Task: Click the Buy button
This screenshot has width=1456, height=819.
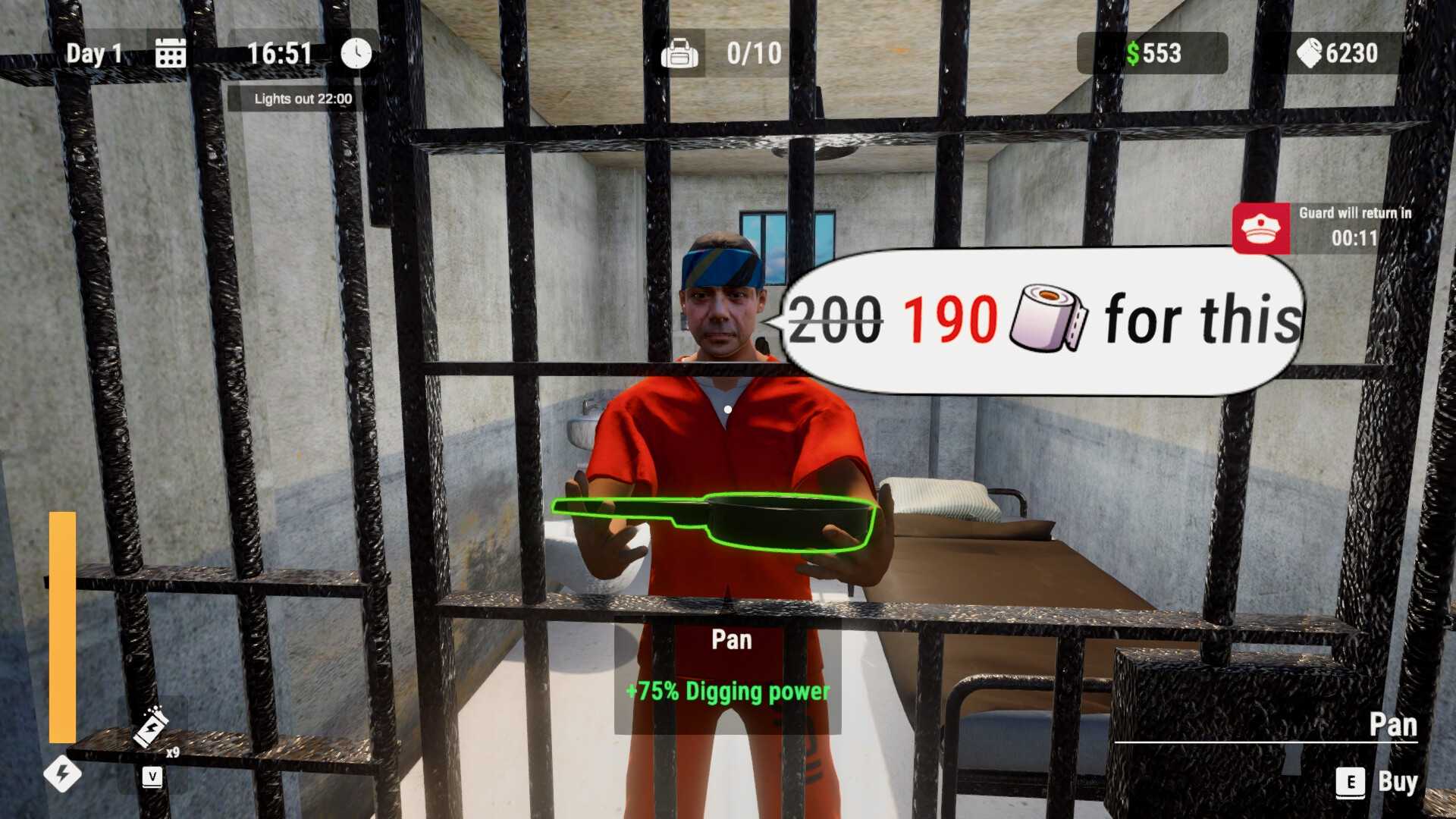Action: [x=1399, y=781]
